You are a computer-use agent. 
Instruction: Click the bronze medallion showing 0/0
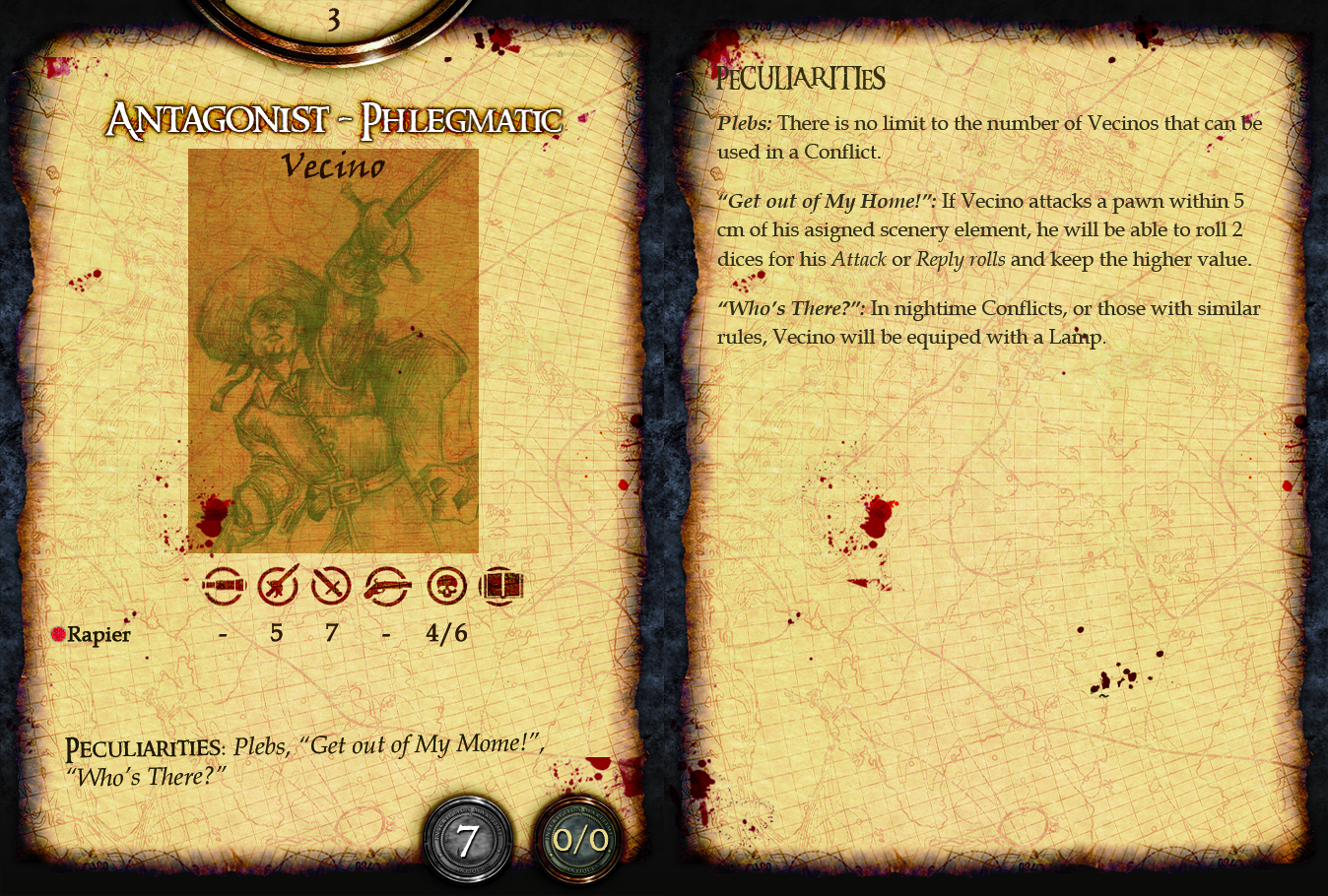(x=579, y=841)
